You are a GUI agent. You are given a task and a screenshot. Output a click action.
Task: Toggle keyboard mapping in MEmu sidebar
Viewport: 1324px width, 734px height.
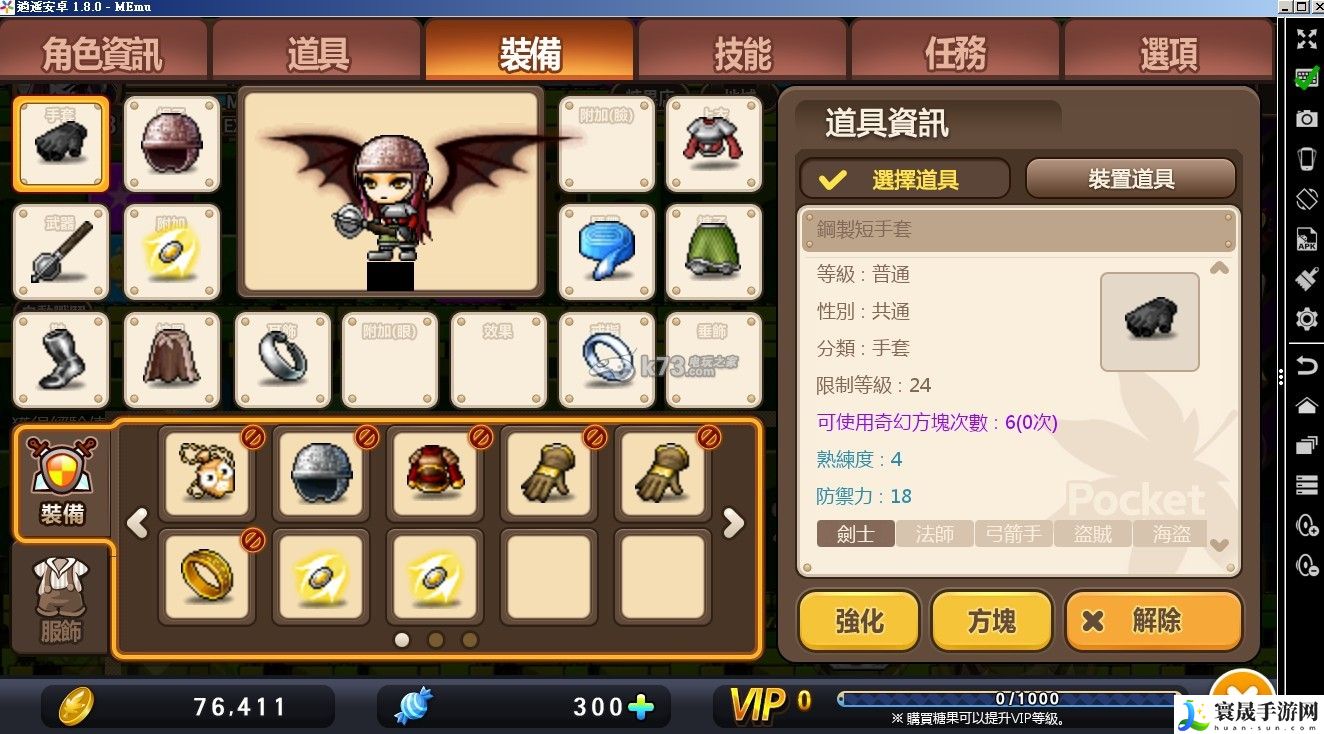point(1307,75)
